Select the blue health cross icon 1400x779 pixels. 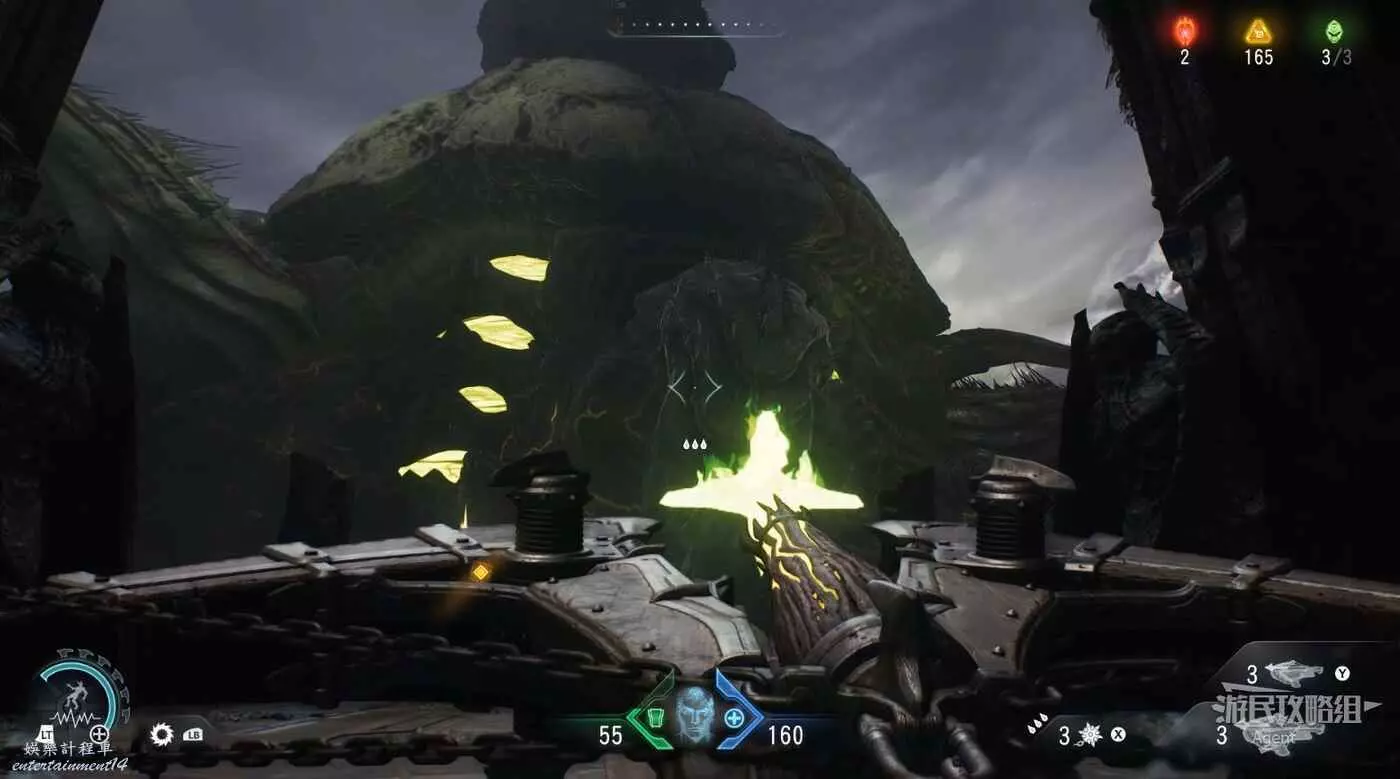[x=734, y=717]
